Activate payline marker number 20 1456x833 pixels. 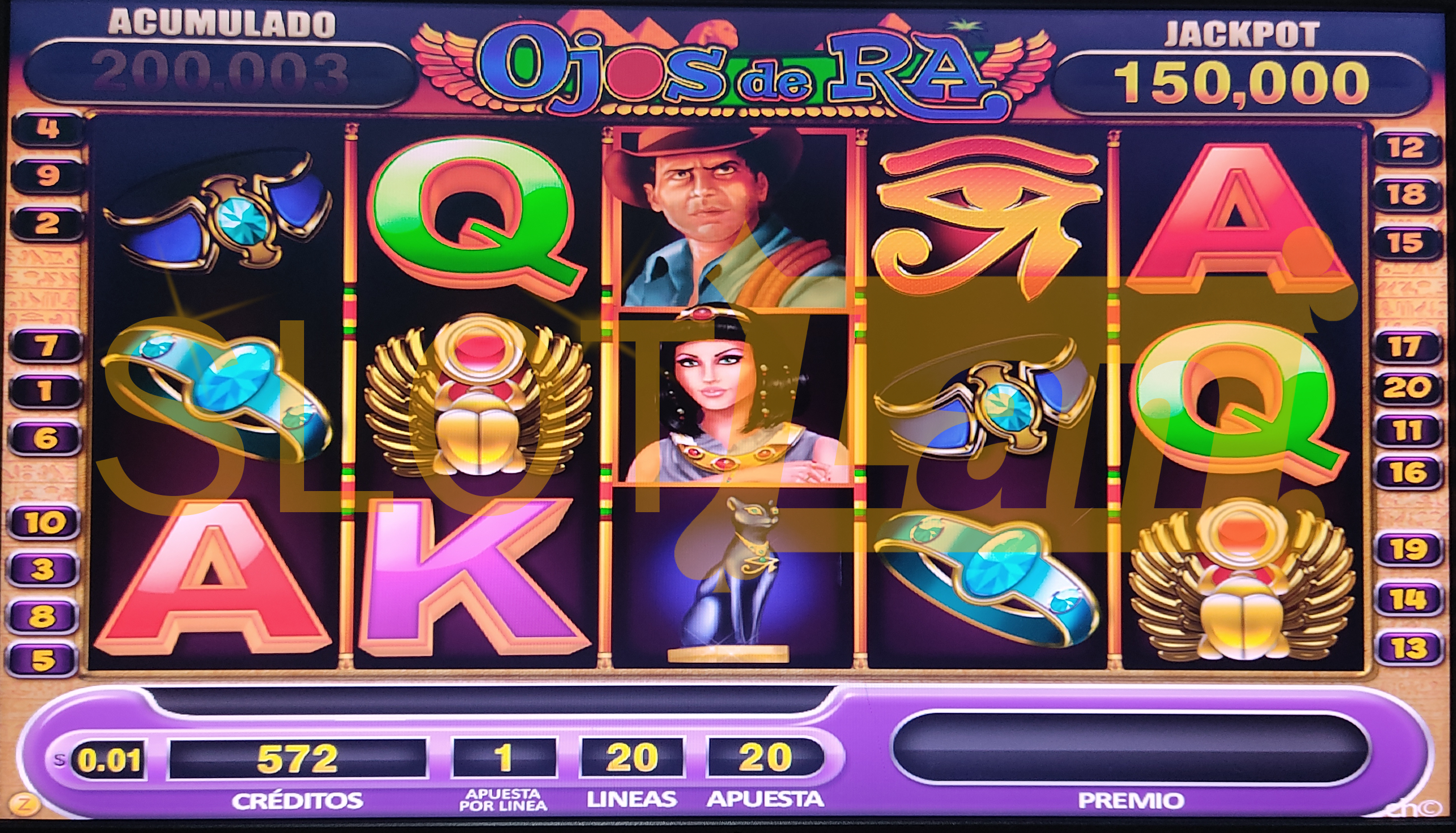tap(1407, 389)
